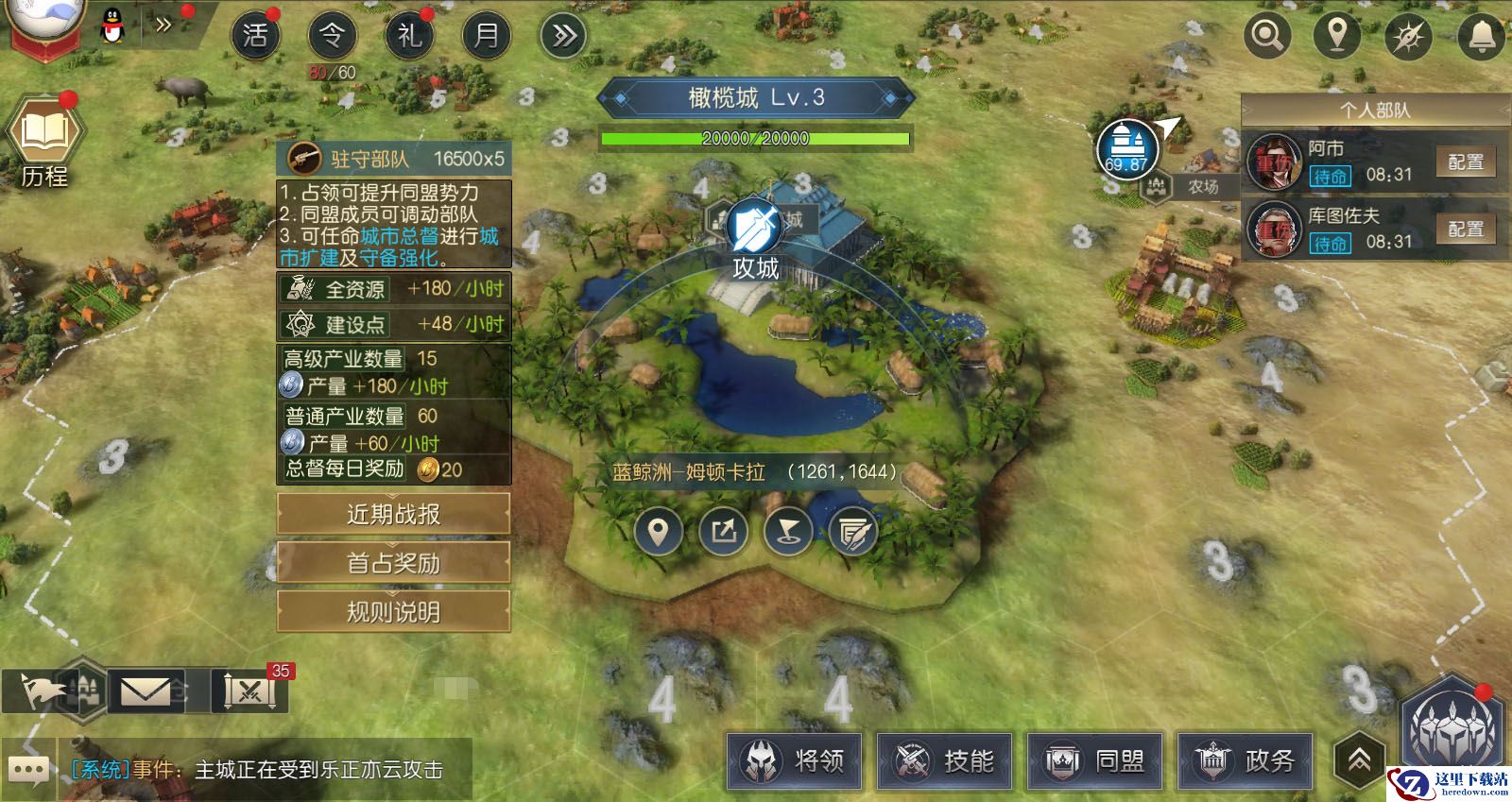Configure 库图佐夫's troop with 配置
This screenshot has width=1512, height=802.
pyautogui.click(x=1465, y=230)
